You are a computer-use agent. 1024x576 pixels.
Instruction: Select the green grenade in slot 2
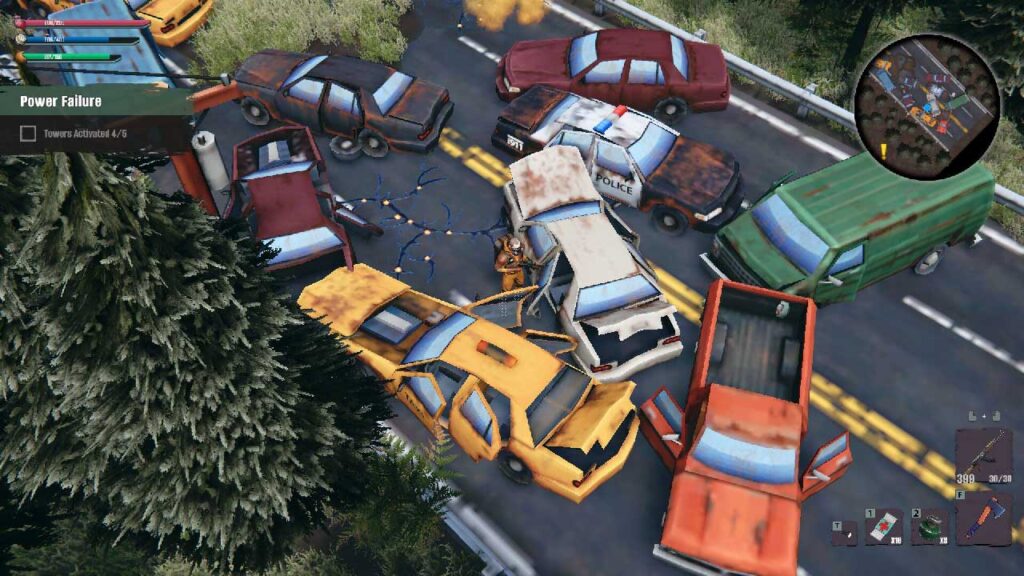(930, 526)
